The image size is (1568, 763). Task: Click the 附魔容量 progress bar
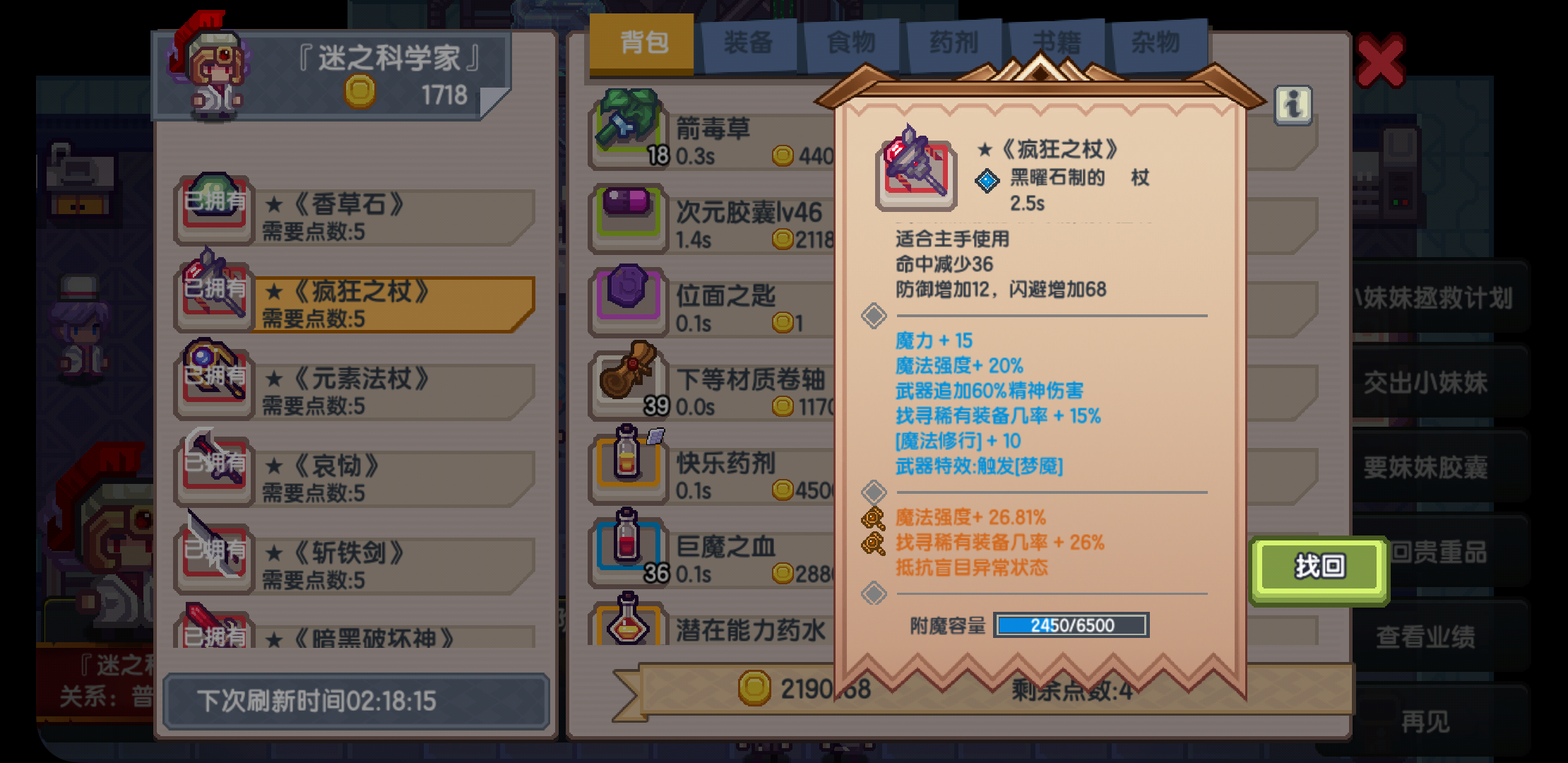1070,626
